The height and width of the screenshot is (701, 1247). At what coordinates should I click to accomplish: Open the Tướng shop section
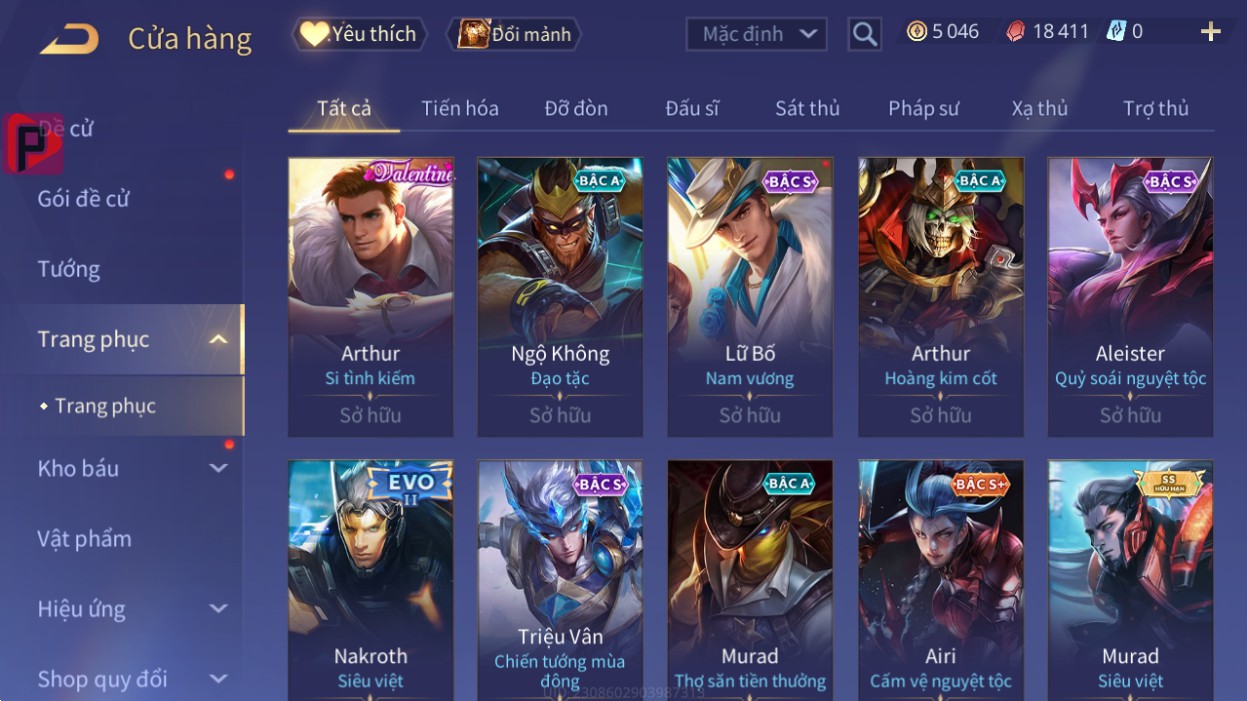(69, 269)
